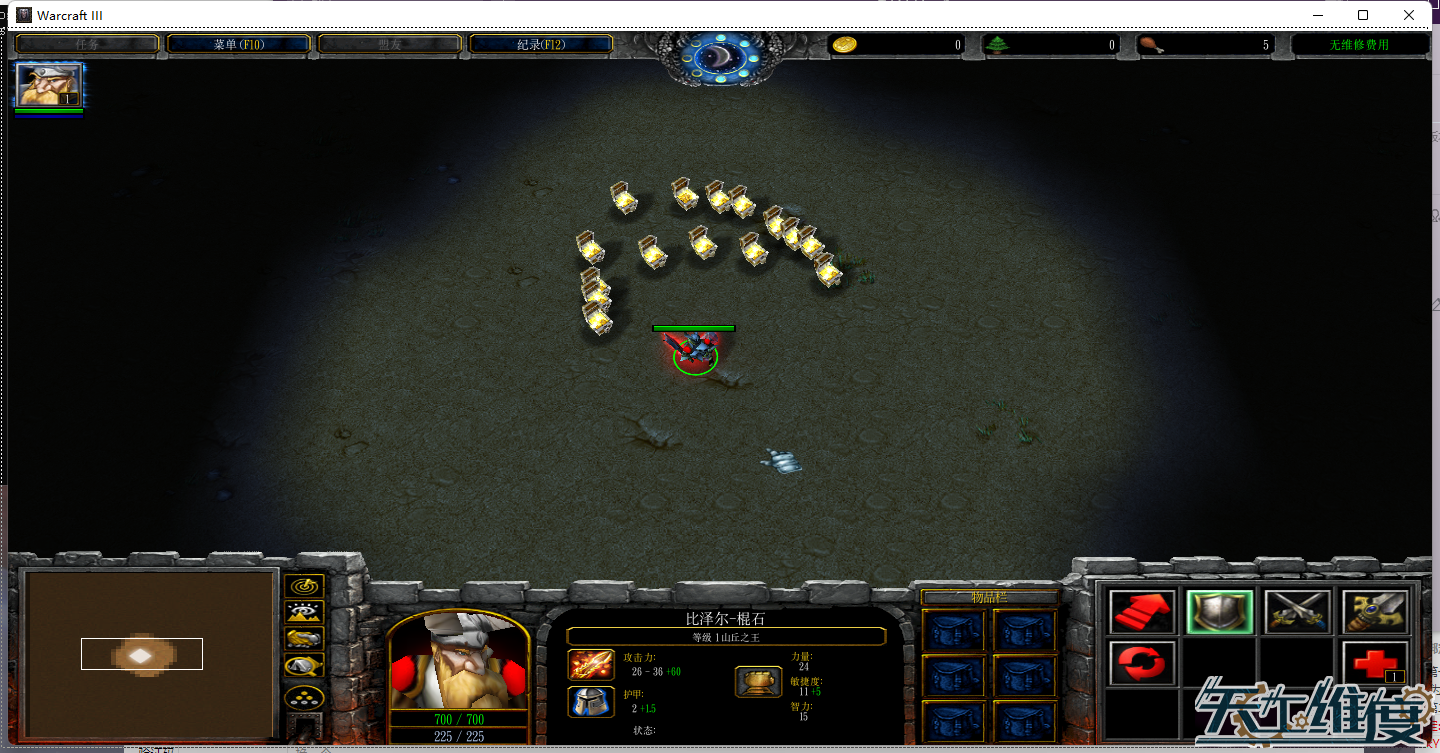Open hero skills via the red cross
1440x753 pixels.
click(x=1375, y=663)
